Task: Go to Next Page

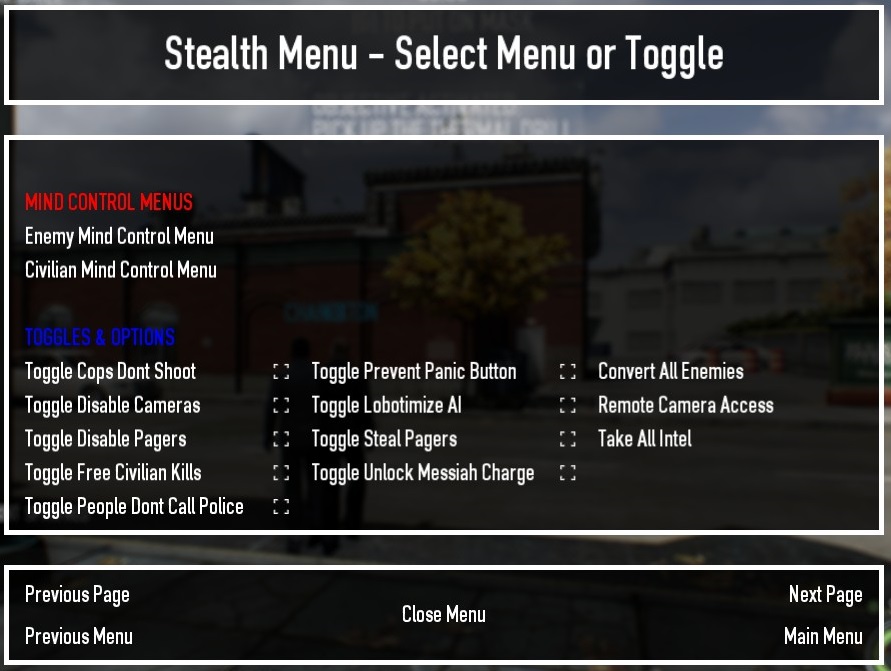Action: 825,595
